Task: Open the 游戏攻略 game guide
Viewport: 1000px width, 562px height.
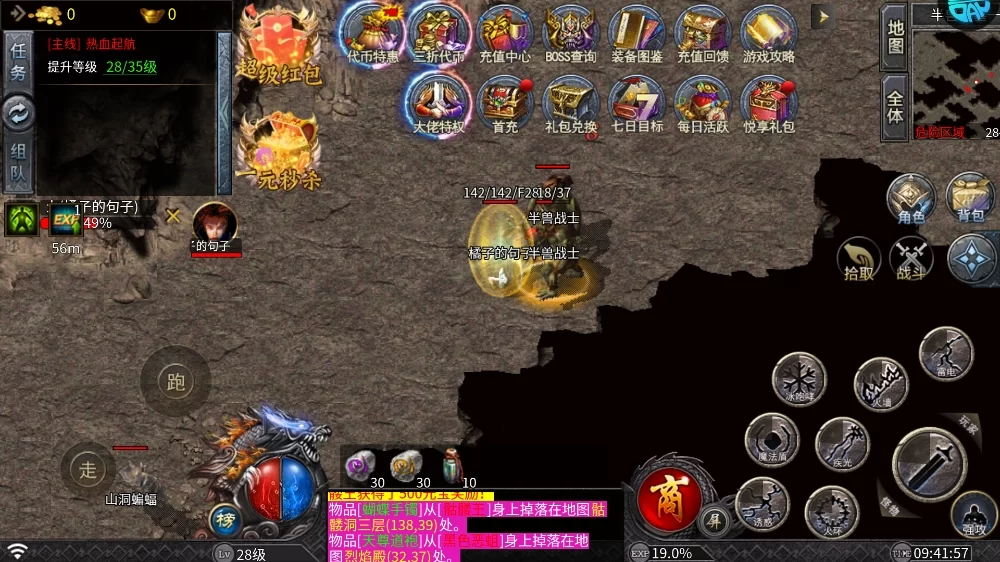Action: point(769,34)
